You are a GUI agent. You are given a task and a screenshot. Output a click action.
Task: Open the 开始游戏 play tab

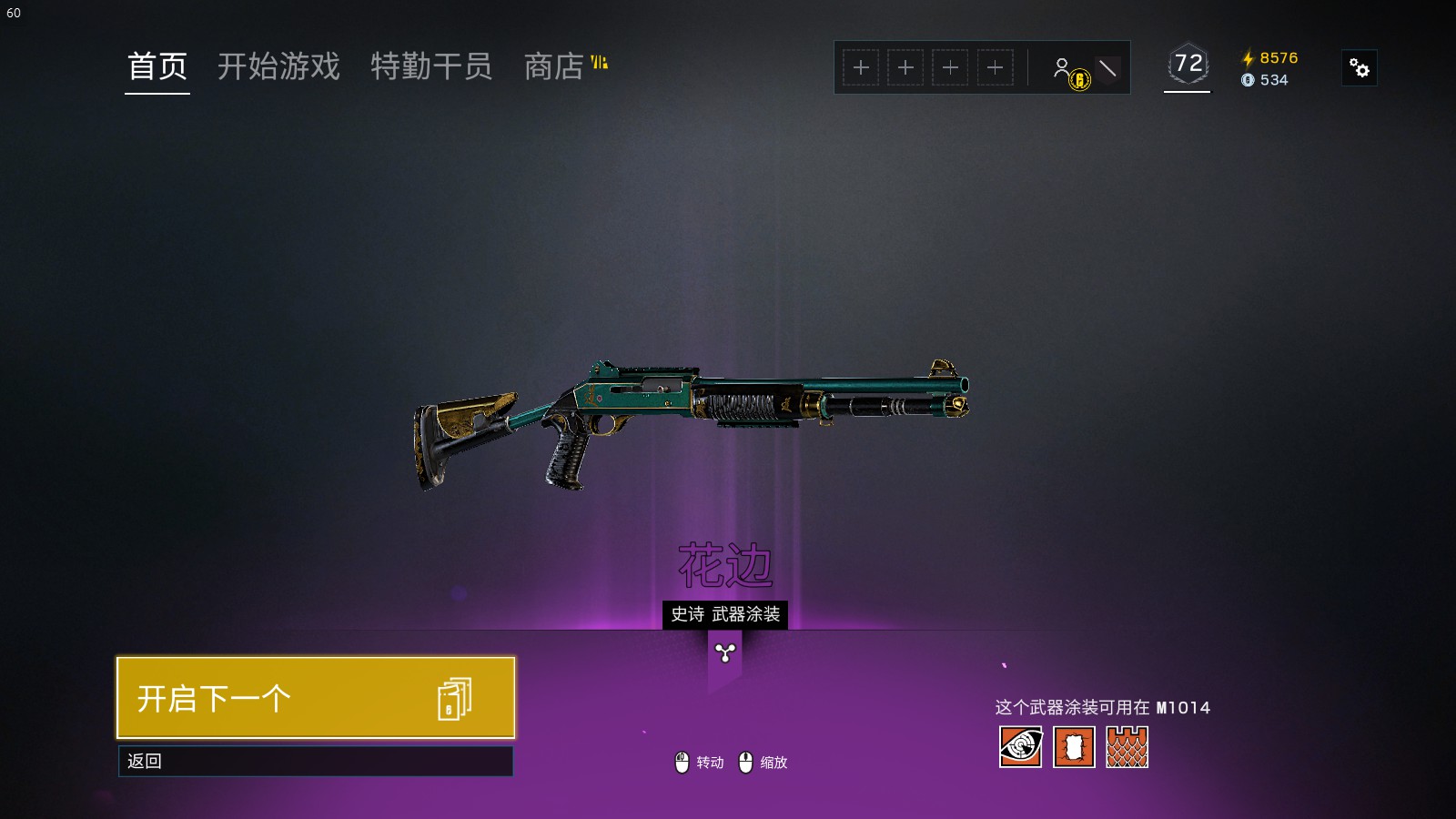coord(278,66)
